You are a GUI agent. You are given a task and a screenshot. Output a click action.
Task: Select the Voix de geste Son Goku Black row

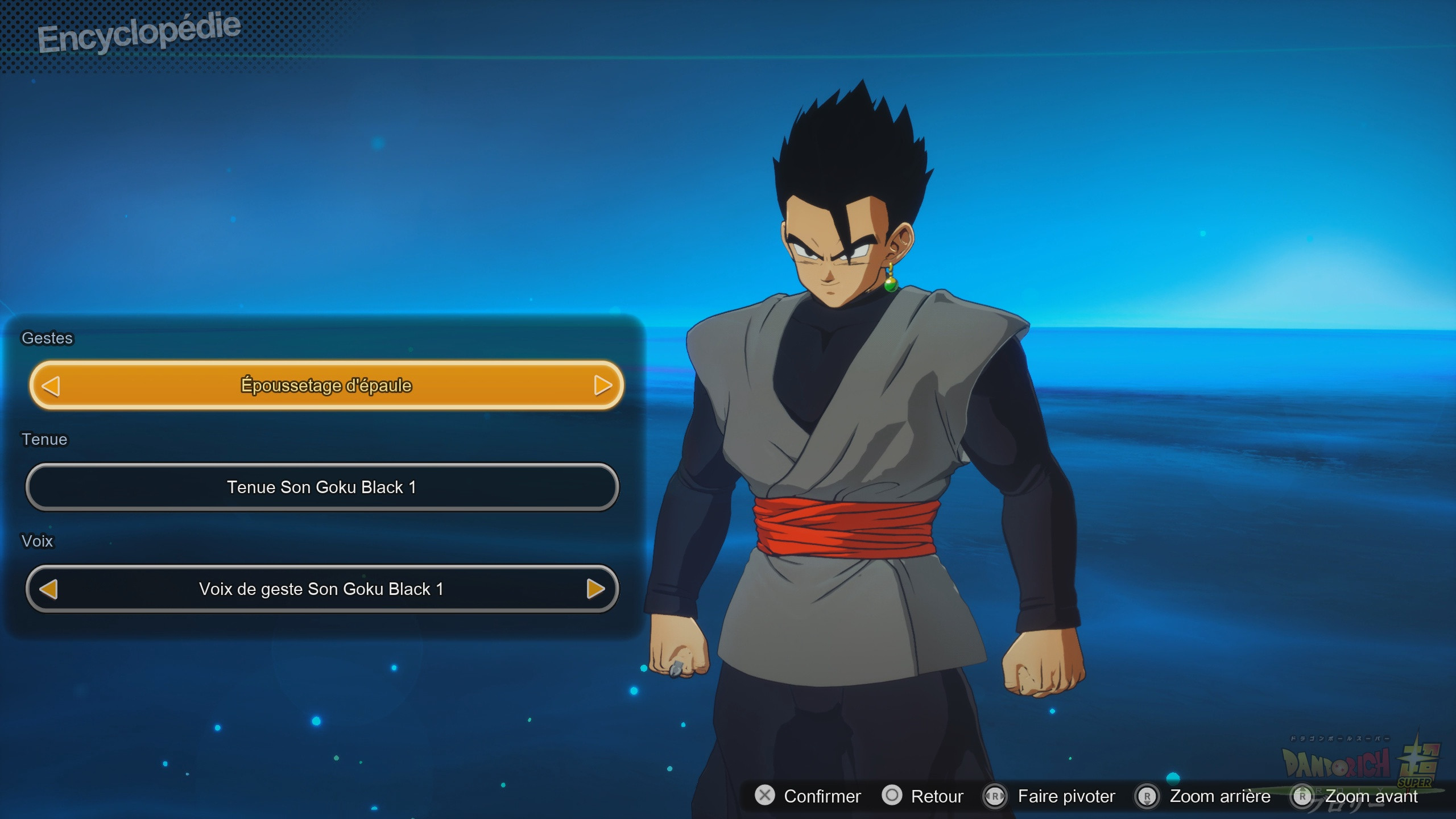click(321, 589)
